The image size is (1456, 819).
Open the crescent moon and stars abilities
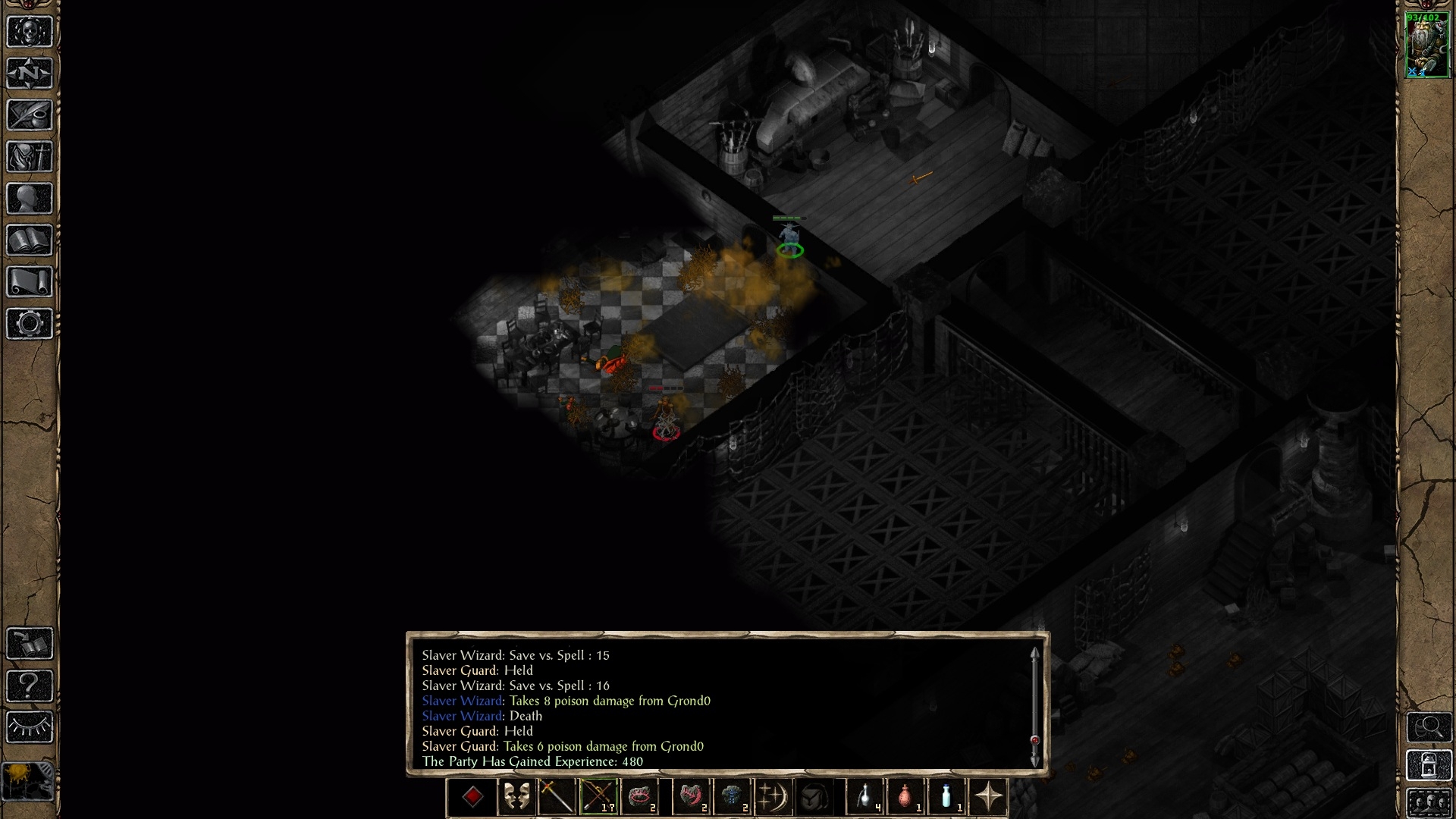[773, 797]
